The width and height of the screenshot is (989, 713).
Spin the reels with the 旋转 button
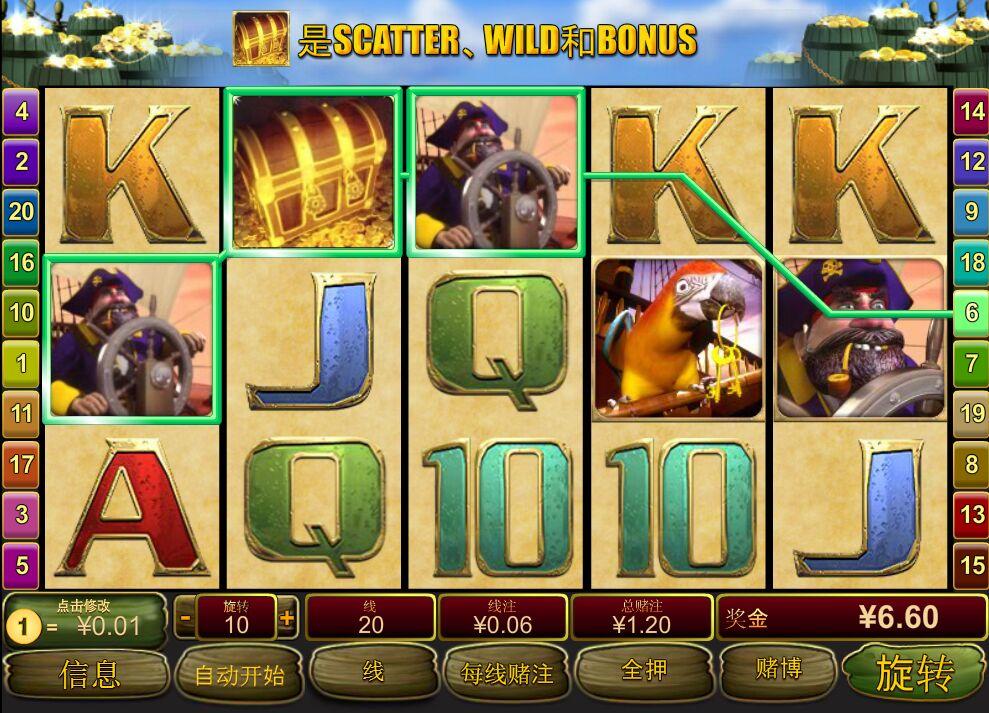pyautogui.click(x=914, y=672)
